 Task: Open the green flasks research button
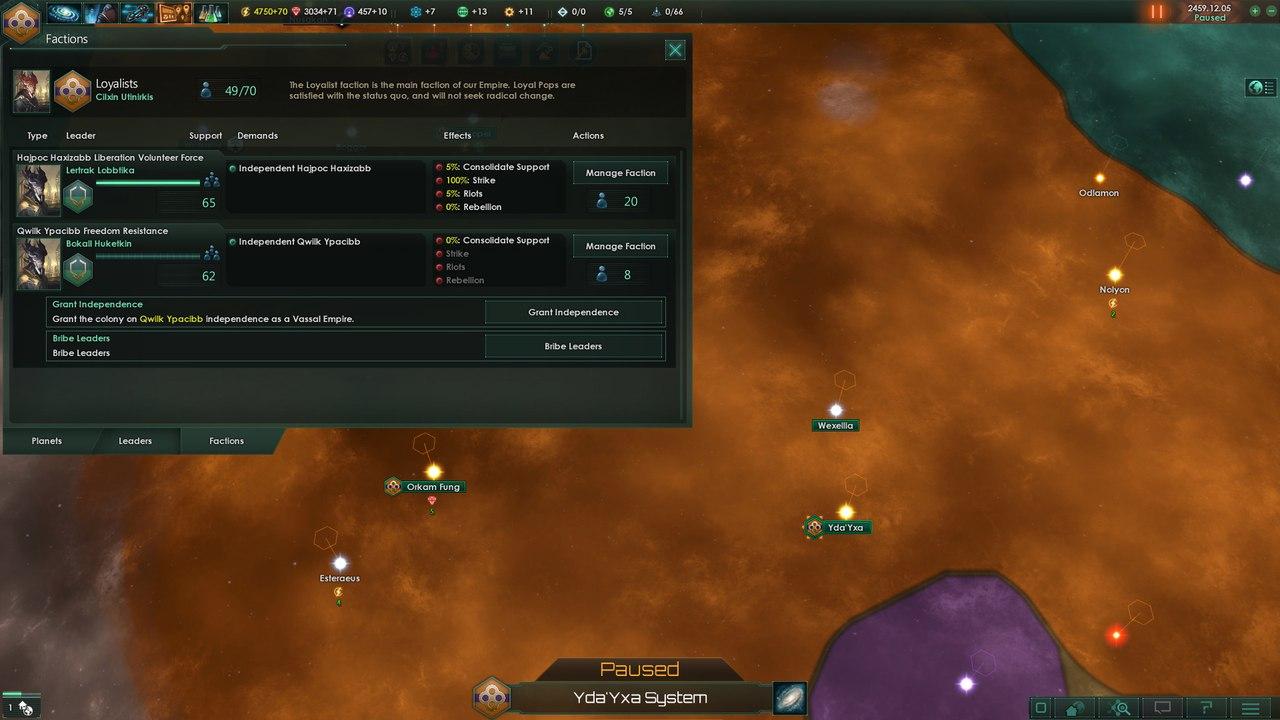click(210, 13)
